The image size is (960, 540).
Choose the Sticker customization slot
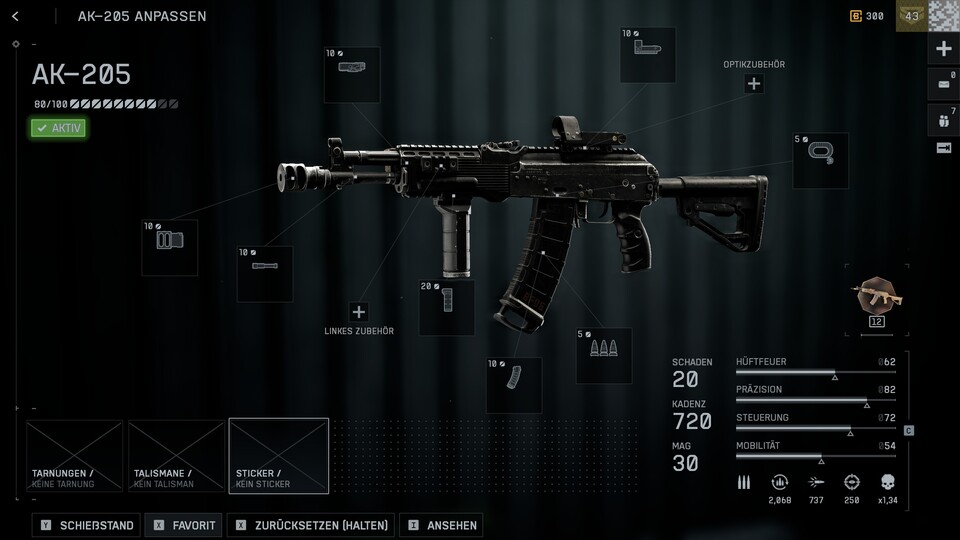278,456
